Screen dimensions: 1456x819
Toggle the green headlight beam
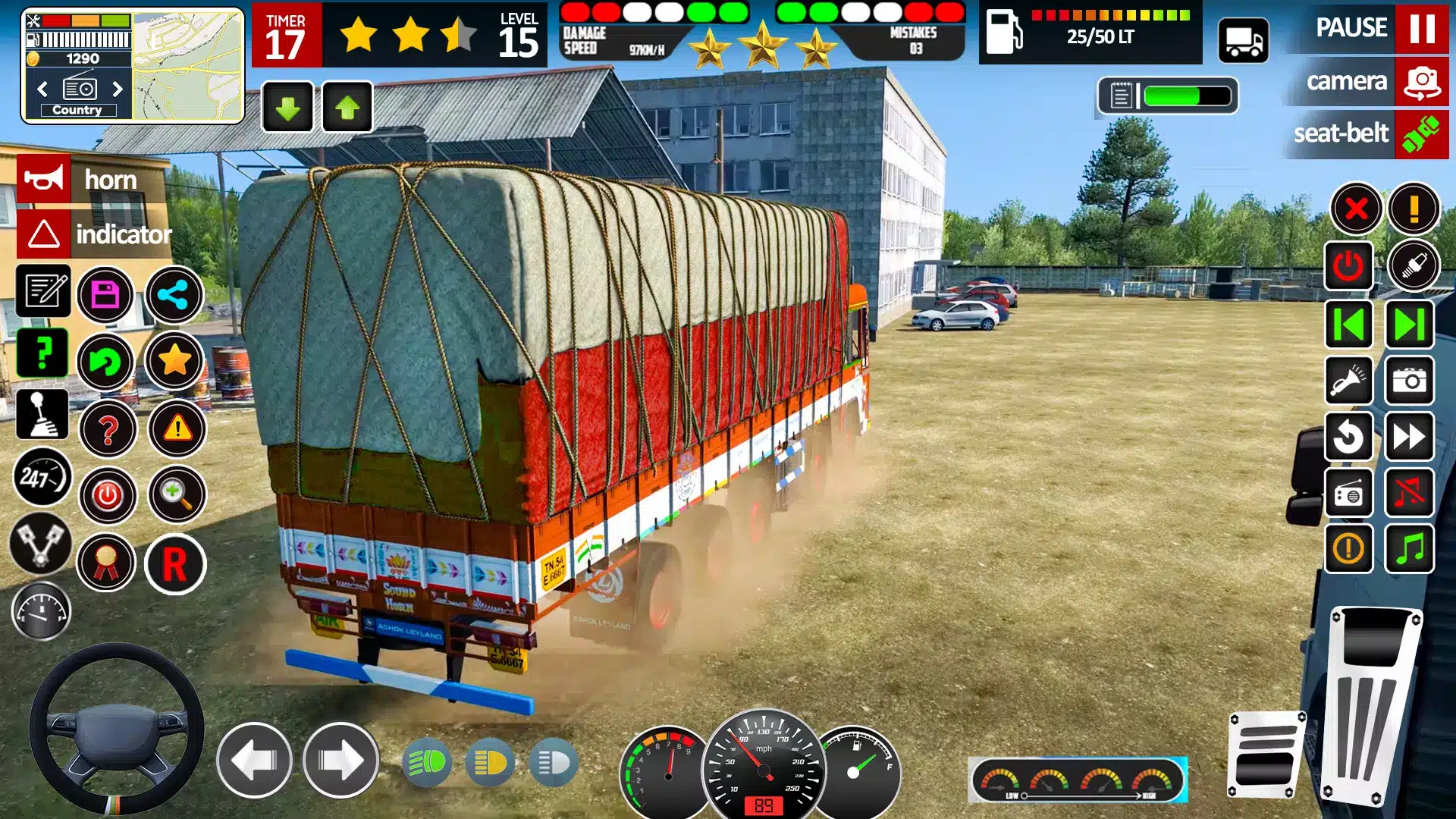[x=428, y=762]
